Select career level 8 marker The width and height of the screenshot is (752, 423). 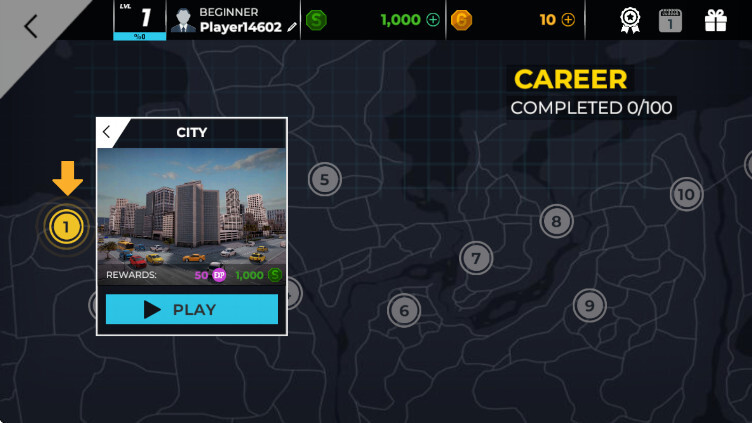coord(556,221)
